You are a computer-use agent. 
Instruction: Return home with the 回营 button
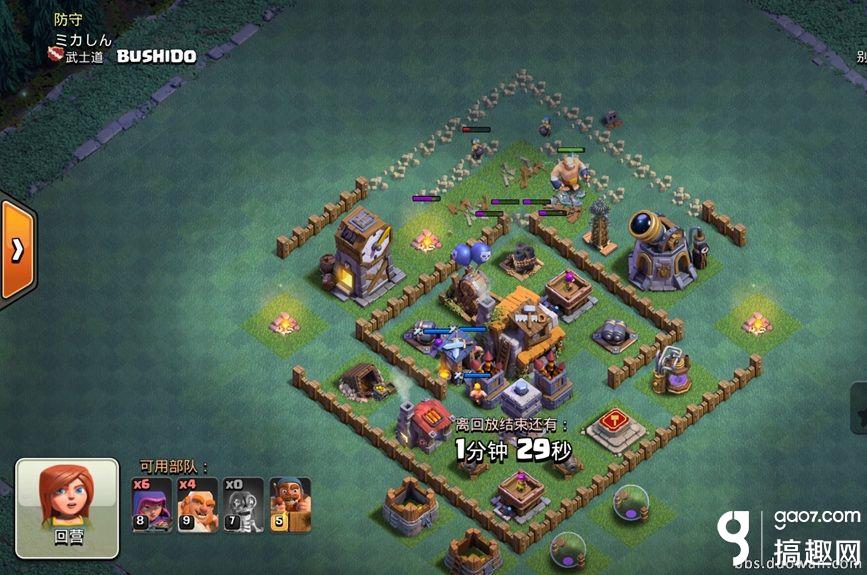pos(67,508)
